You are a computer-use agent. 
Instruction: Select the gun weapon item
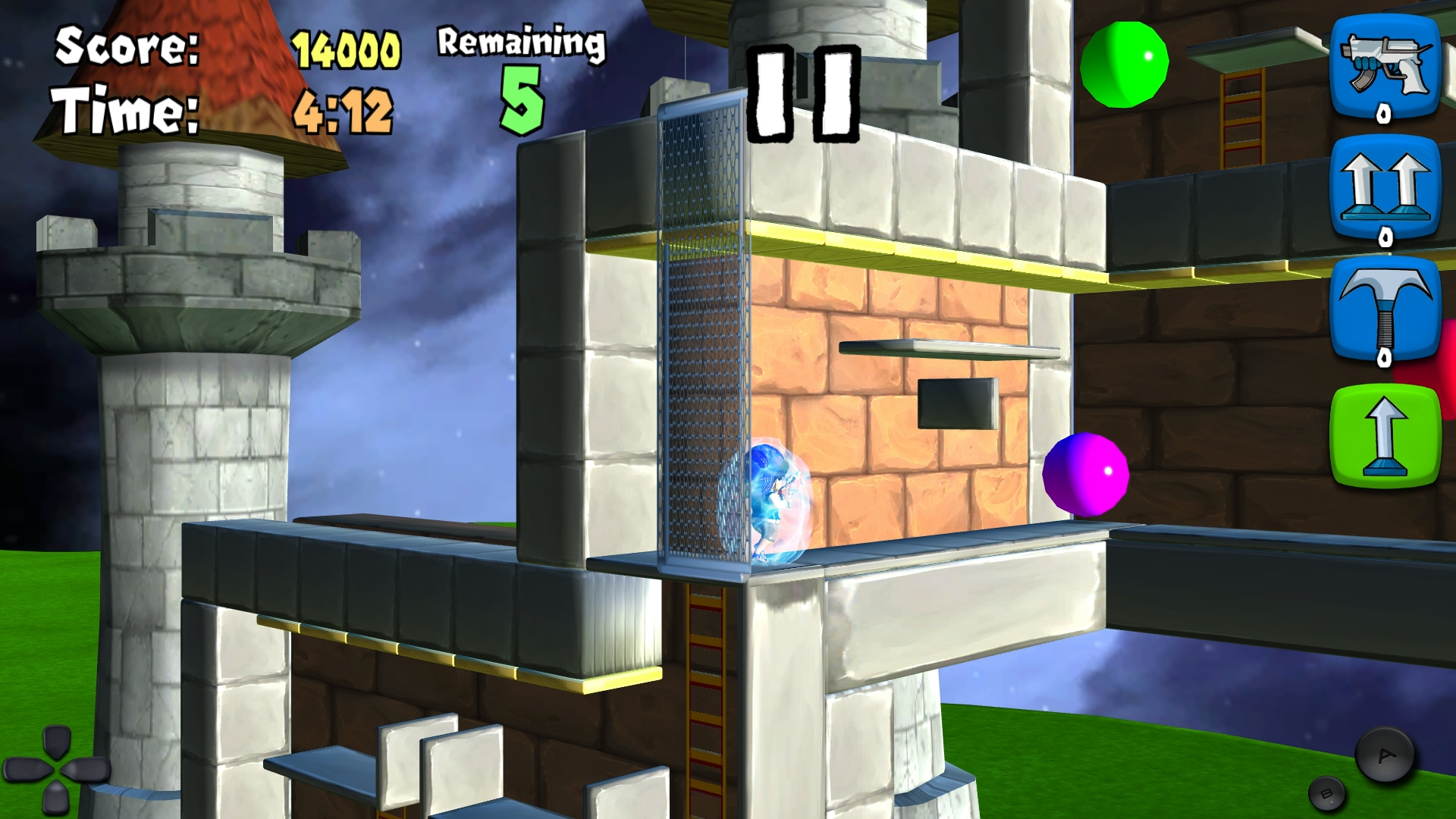tap(1385, 67)
